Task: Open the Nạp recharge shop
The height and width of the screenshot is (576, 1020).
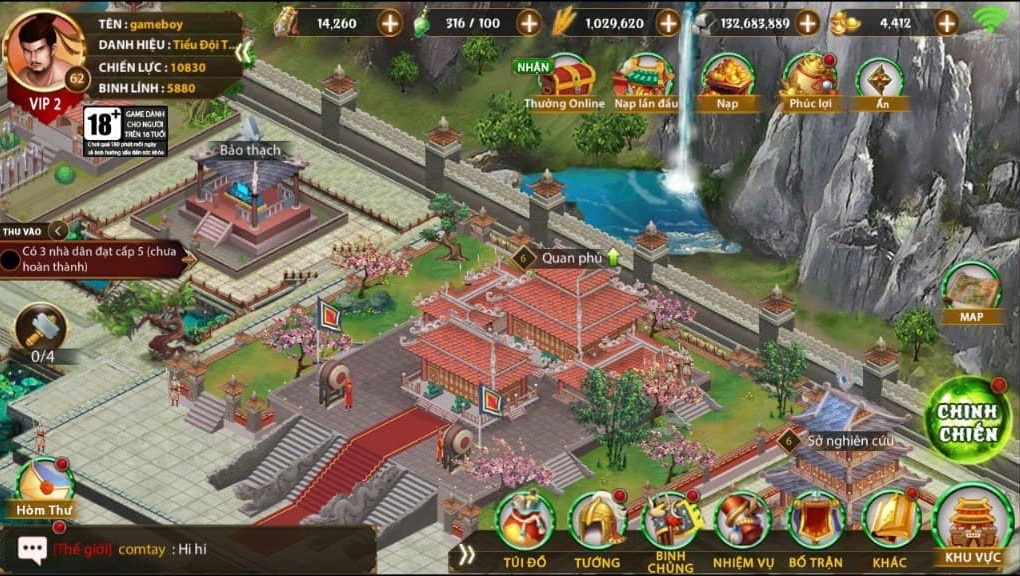Action: point(727,80)
